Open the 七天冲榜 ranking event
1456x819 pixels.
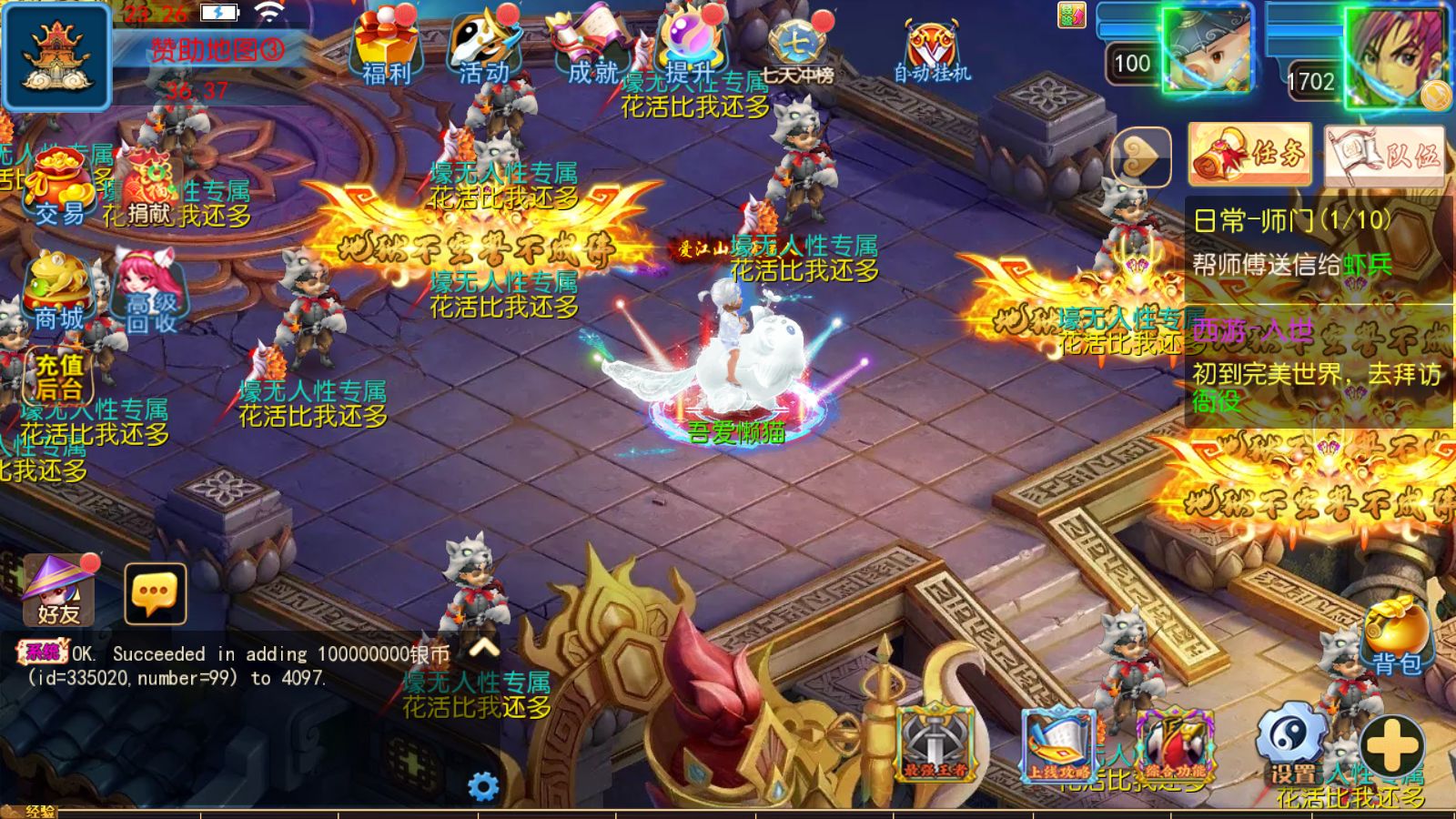tap(797, 50)
